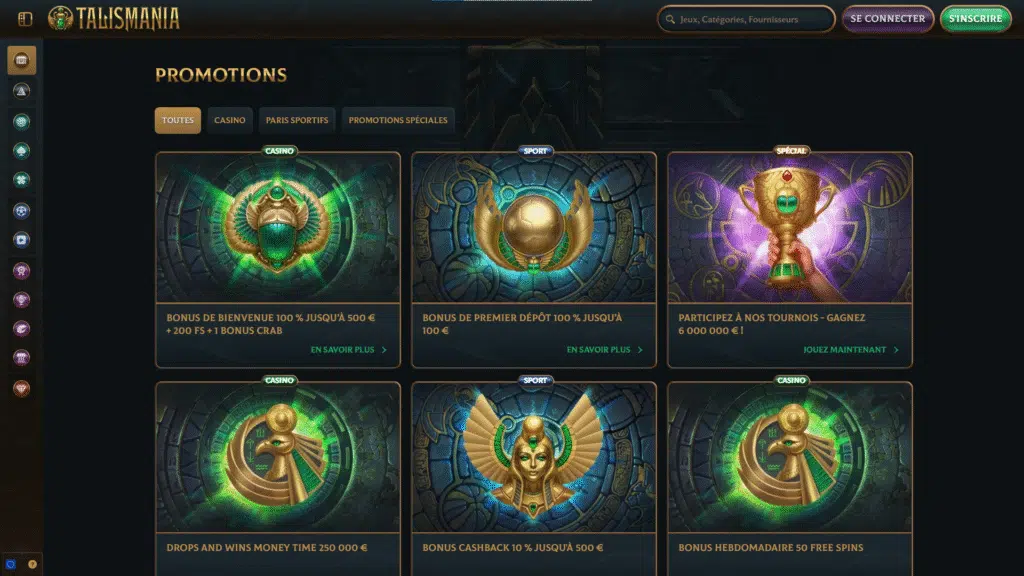
Task: Select the Bonus Cashback 10% card
Action: tap(534, 470)
